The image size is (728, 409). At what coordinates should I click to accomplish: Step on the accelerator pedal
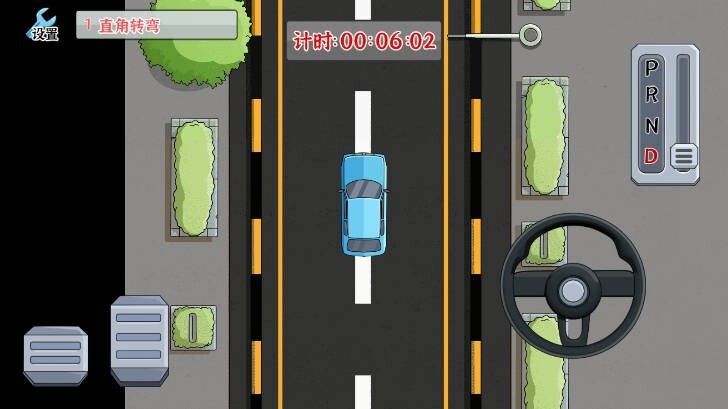click(140, 340)
